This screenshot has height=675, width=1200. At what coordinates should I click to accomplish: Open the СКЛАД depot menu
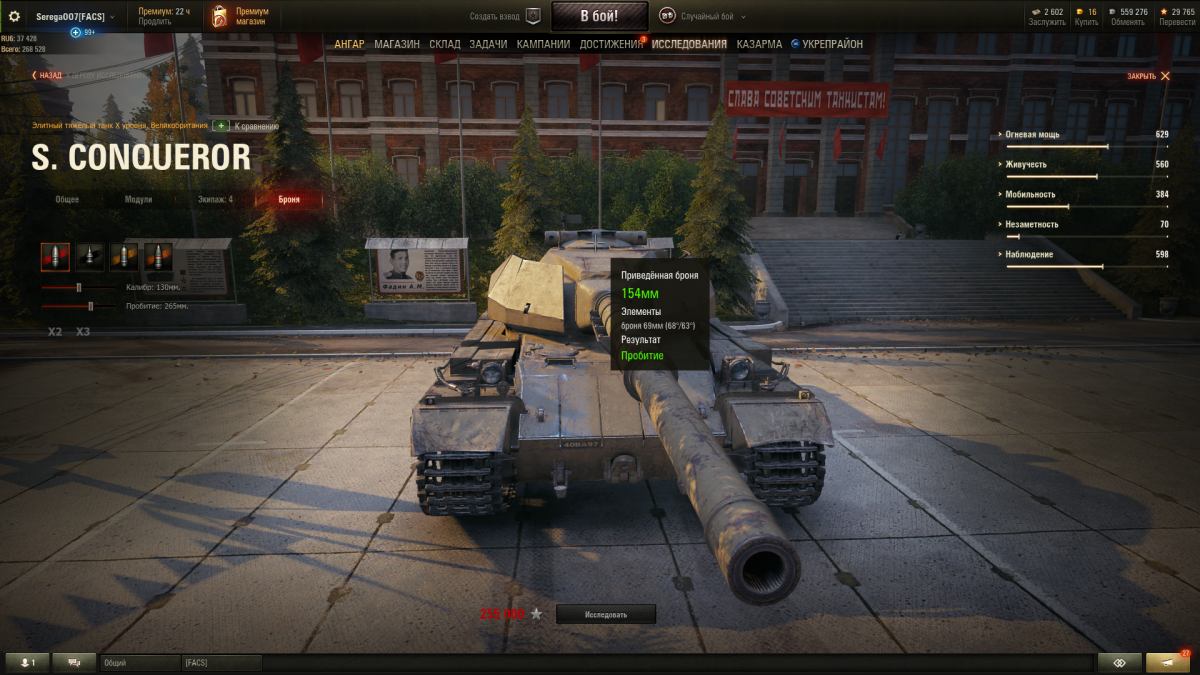(x=445, y=44)
